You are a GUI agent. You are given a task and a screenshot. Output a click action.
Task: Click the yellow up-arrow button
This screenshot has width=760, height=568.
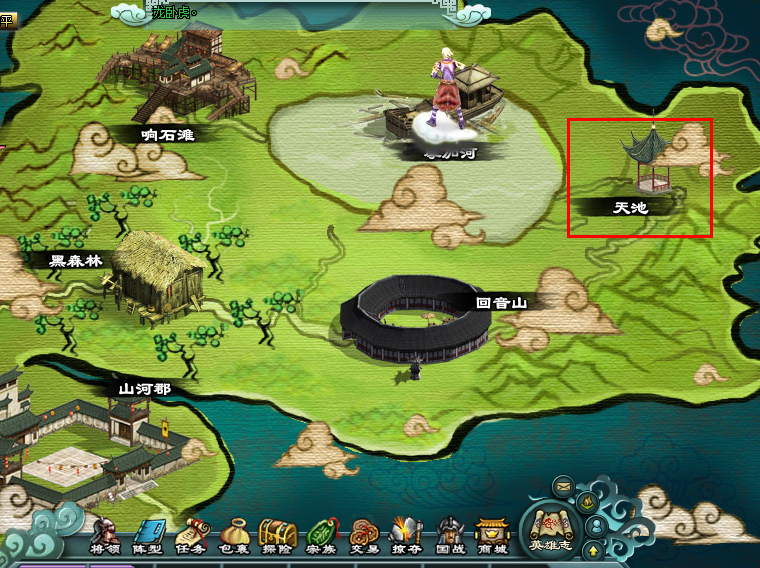tap(593, 550)
